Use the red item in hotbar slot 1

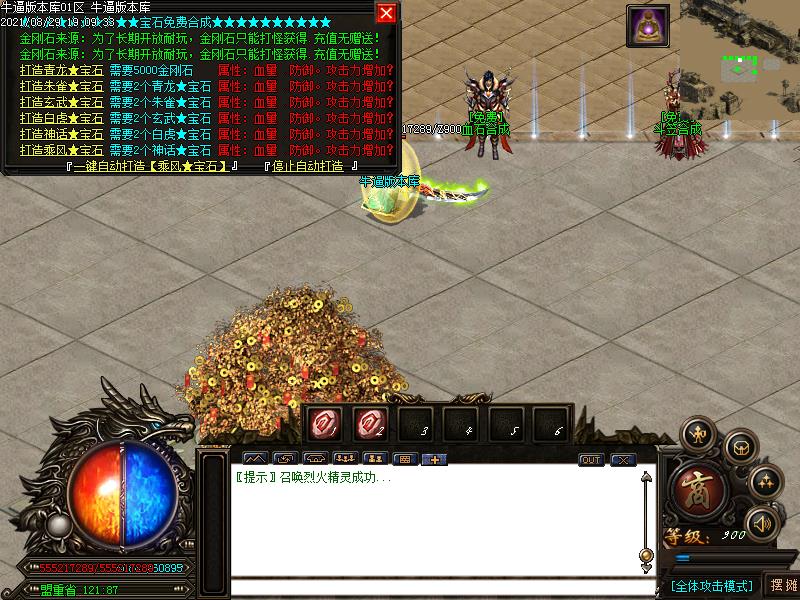(x=324, y=423)
